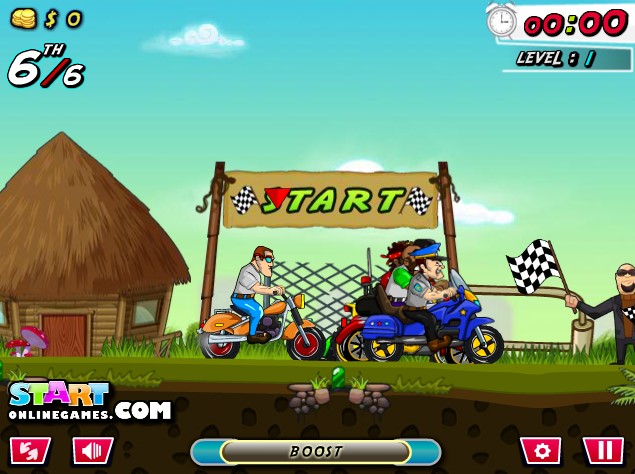Activate the Boost bar

point(316,452)
